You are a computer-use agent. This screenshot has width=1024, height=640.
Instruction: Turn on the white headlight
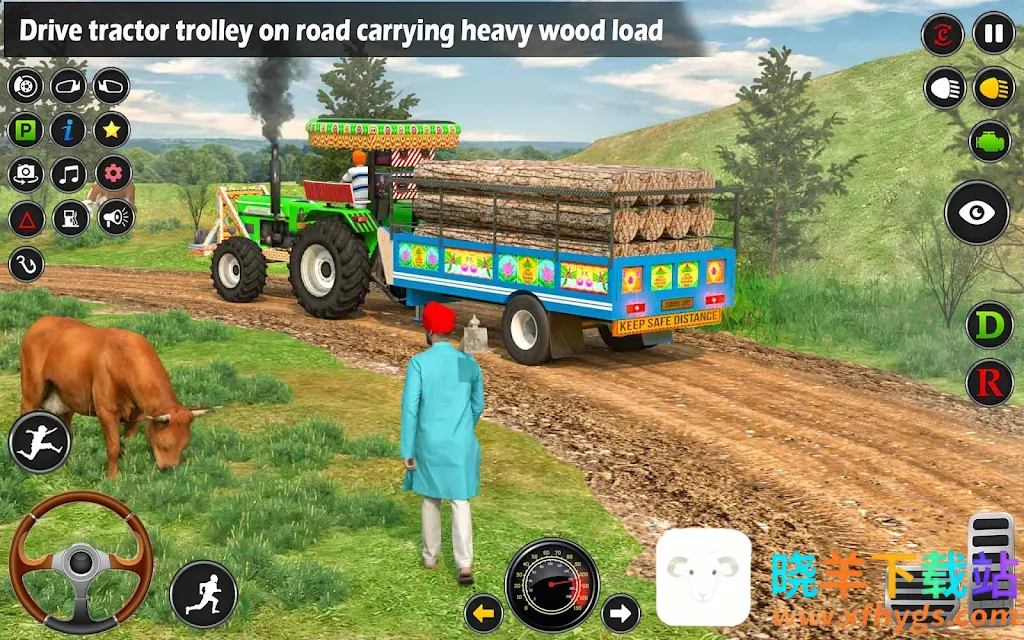[x=943, y=88]
